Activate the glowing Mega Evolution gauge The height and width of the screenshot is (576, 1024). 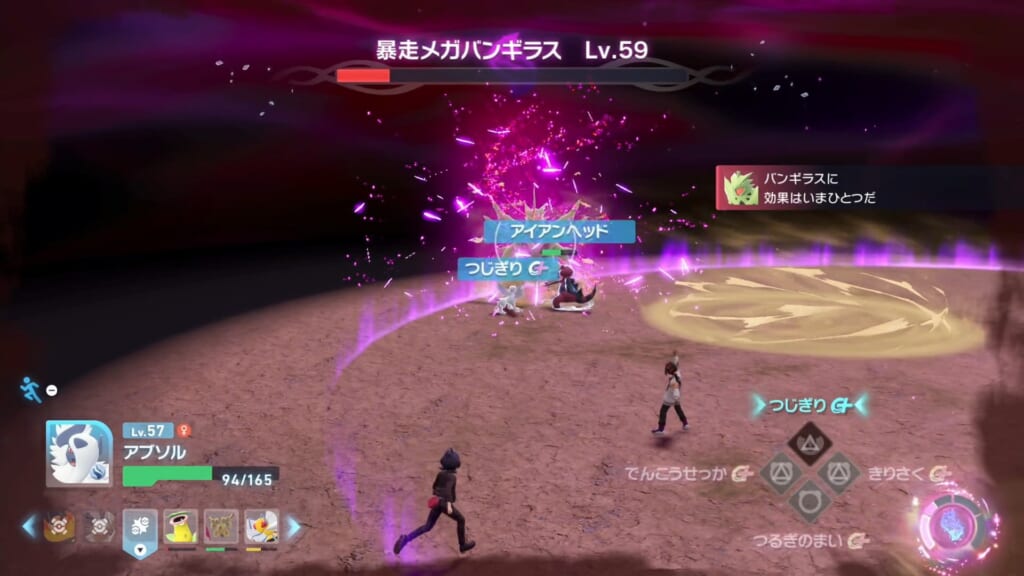tap(957, 524)
